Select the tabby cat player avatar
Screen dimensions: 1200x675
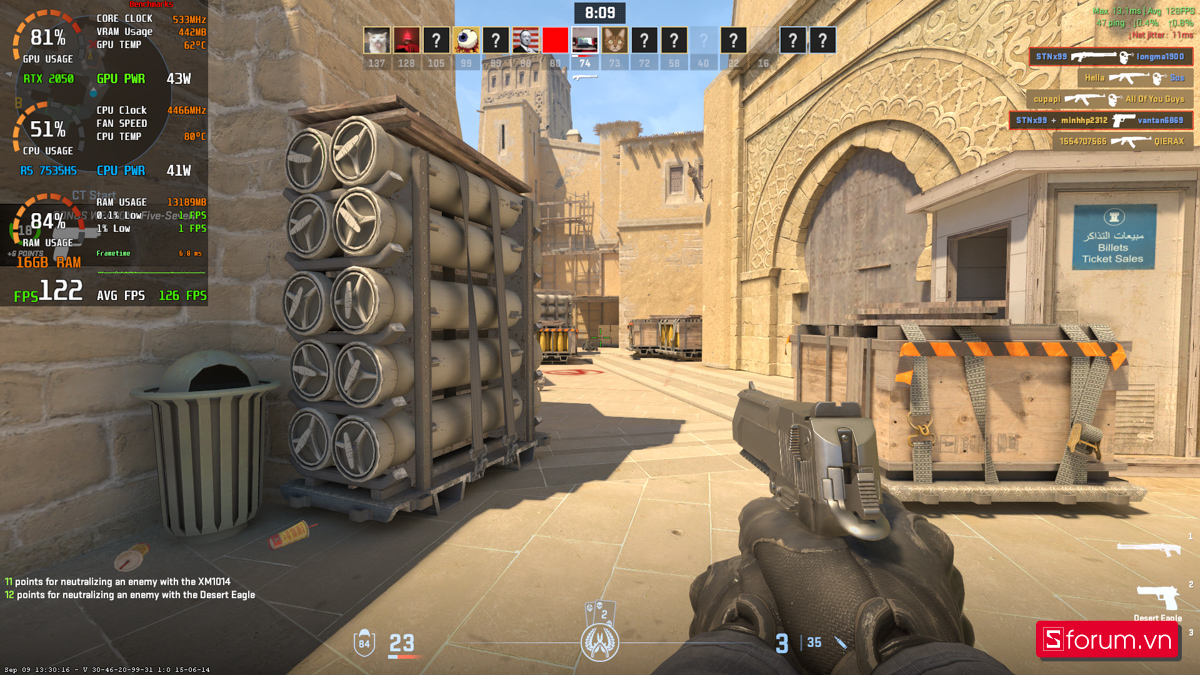(614, 40)
